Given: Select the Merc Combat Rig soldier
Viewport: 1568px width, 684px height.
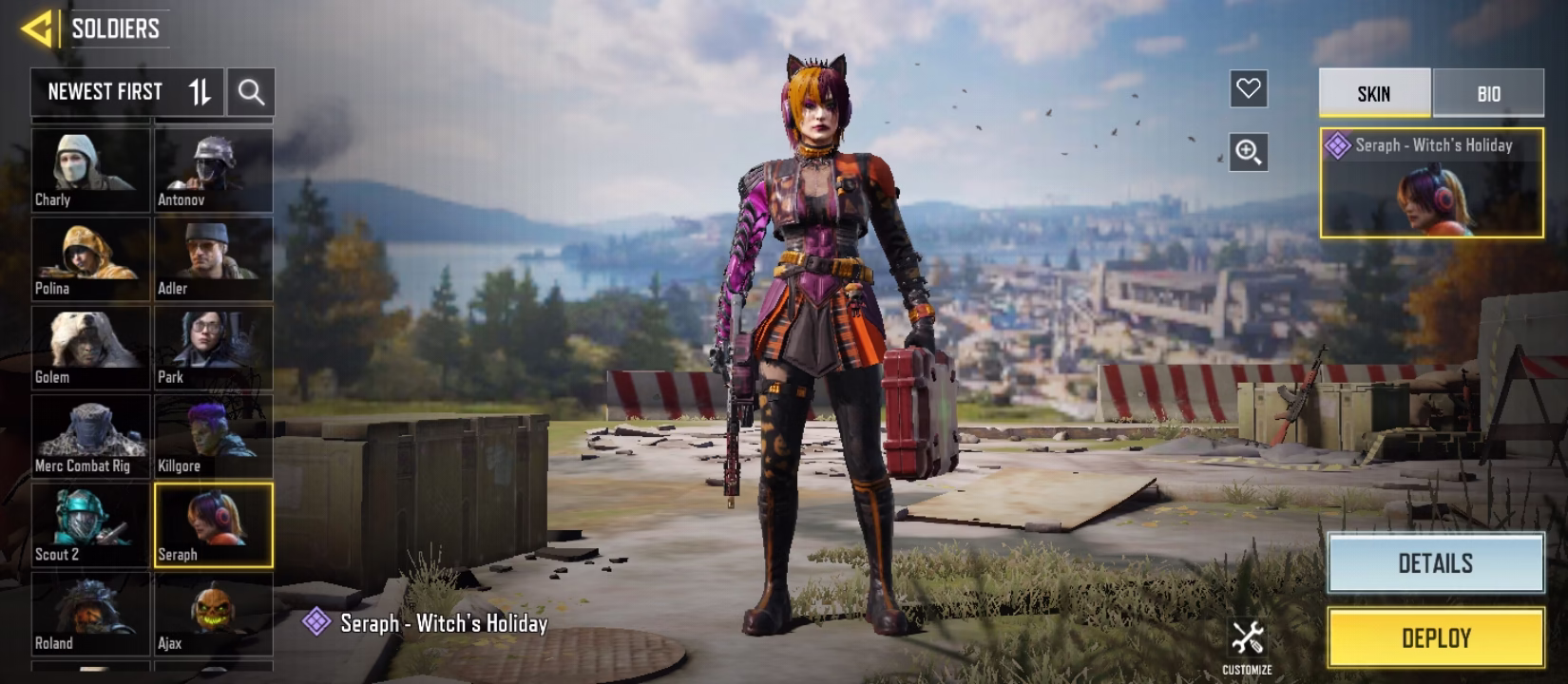Looking at the screenshot, I should (x=91, y=435).
